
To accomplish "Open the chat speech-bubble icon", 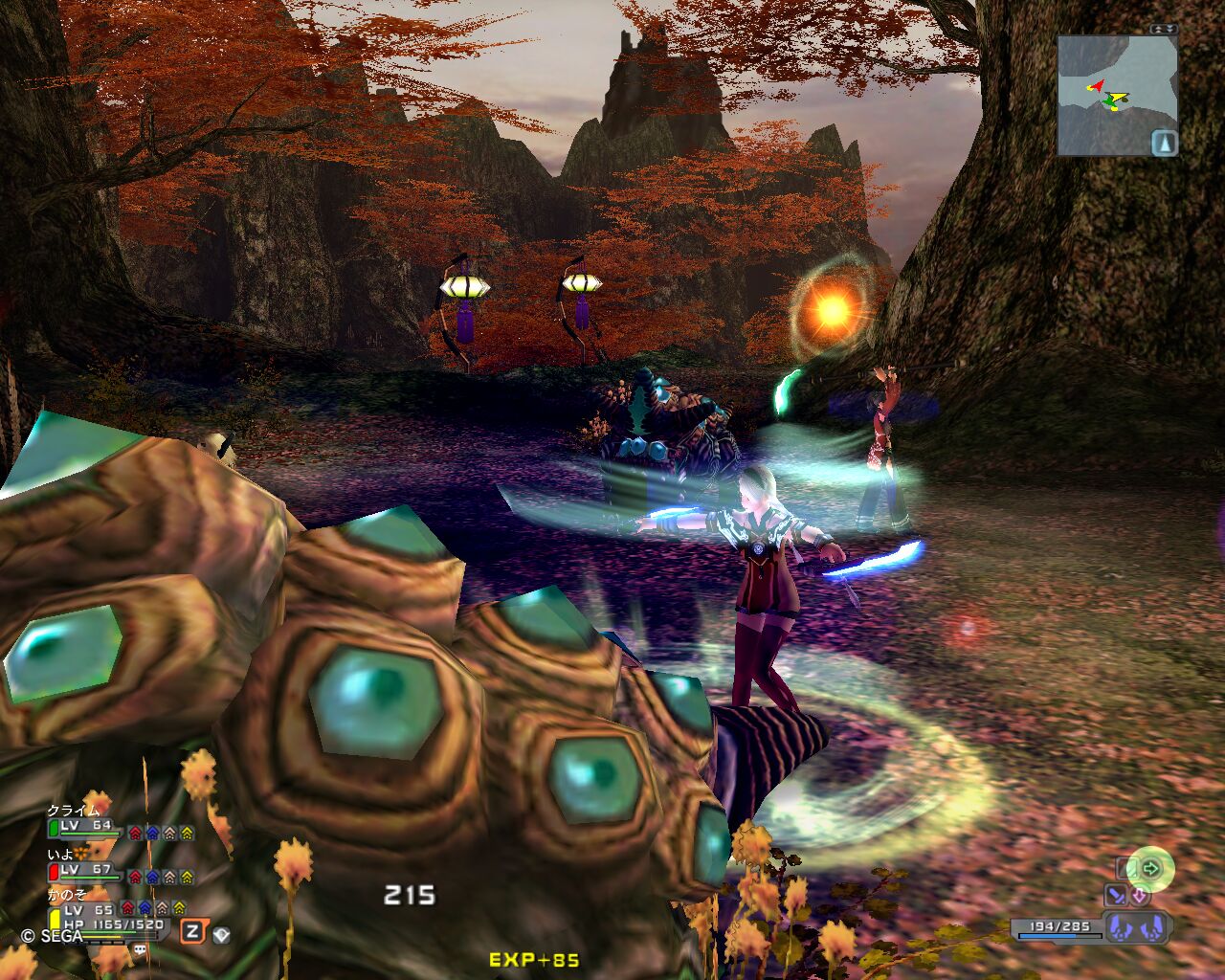I will click(140, 949).
